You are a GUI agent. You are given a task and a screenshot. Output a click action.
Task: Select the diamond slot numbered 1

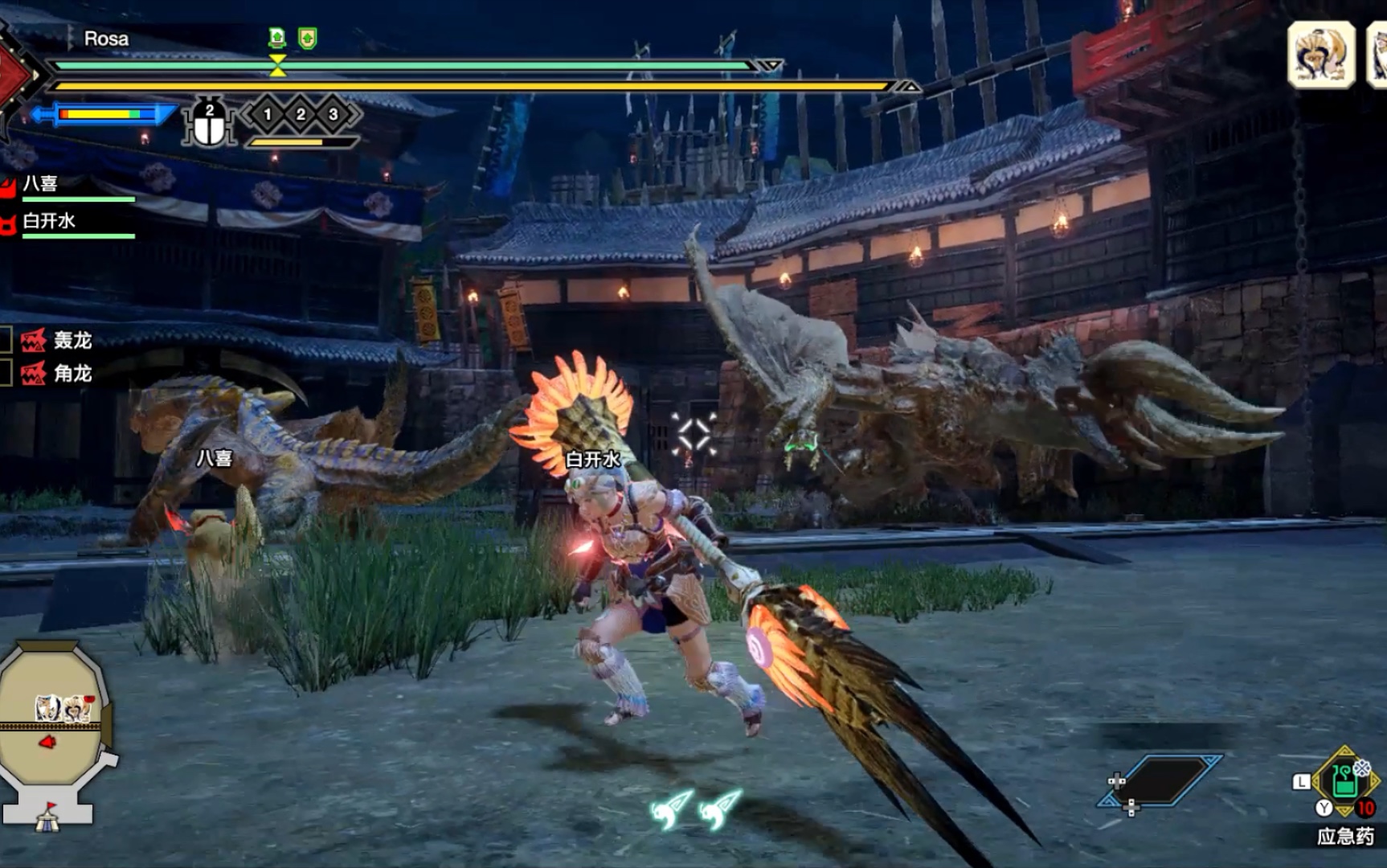[x=268, y=115]
